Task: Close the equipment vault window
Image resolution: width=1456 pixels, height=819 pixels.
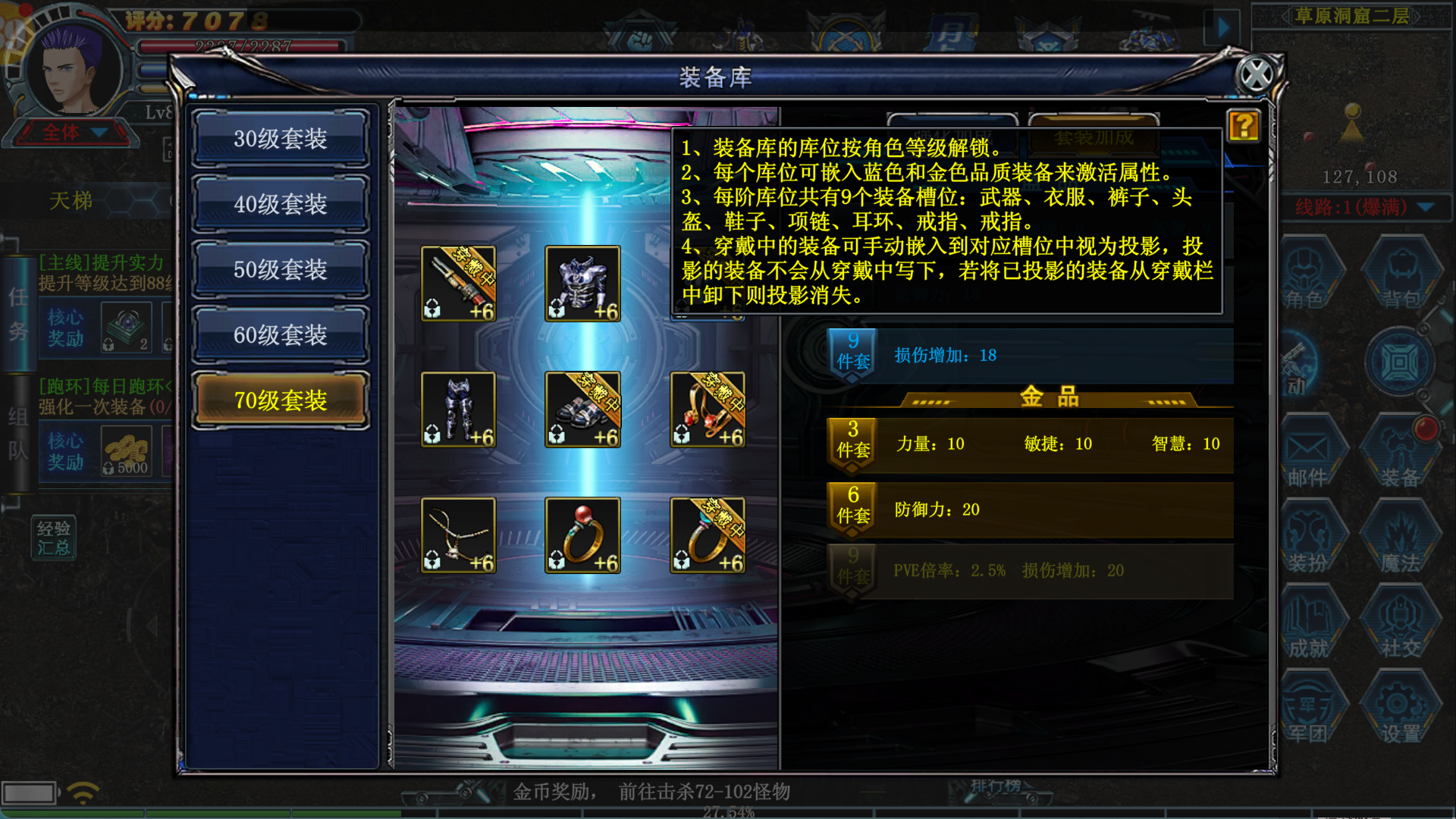Action: click(1256, 74)
